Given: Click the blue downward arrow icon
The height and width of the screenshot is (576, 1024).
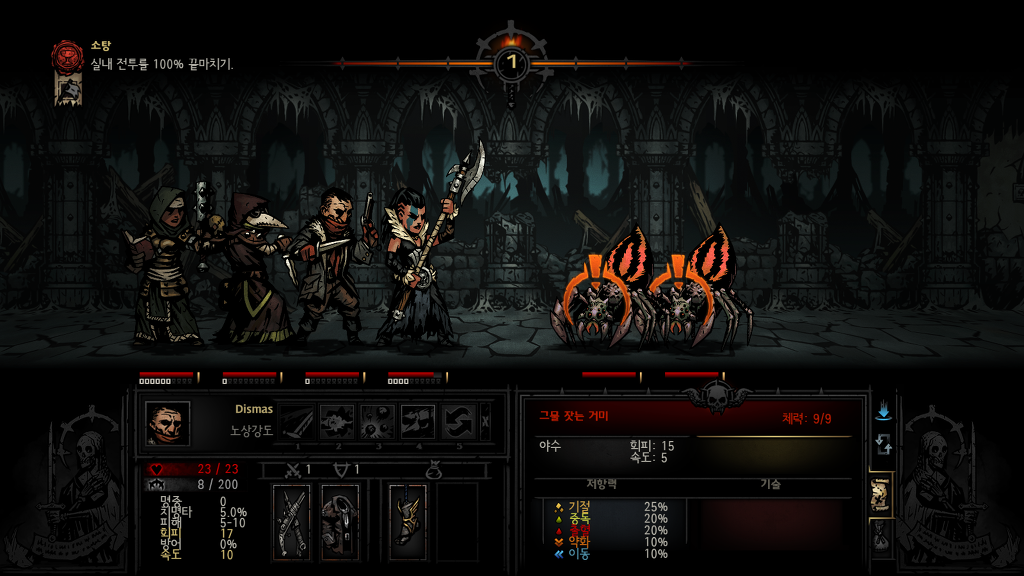Looking at the screenshot, I should tap(882, 411).
